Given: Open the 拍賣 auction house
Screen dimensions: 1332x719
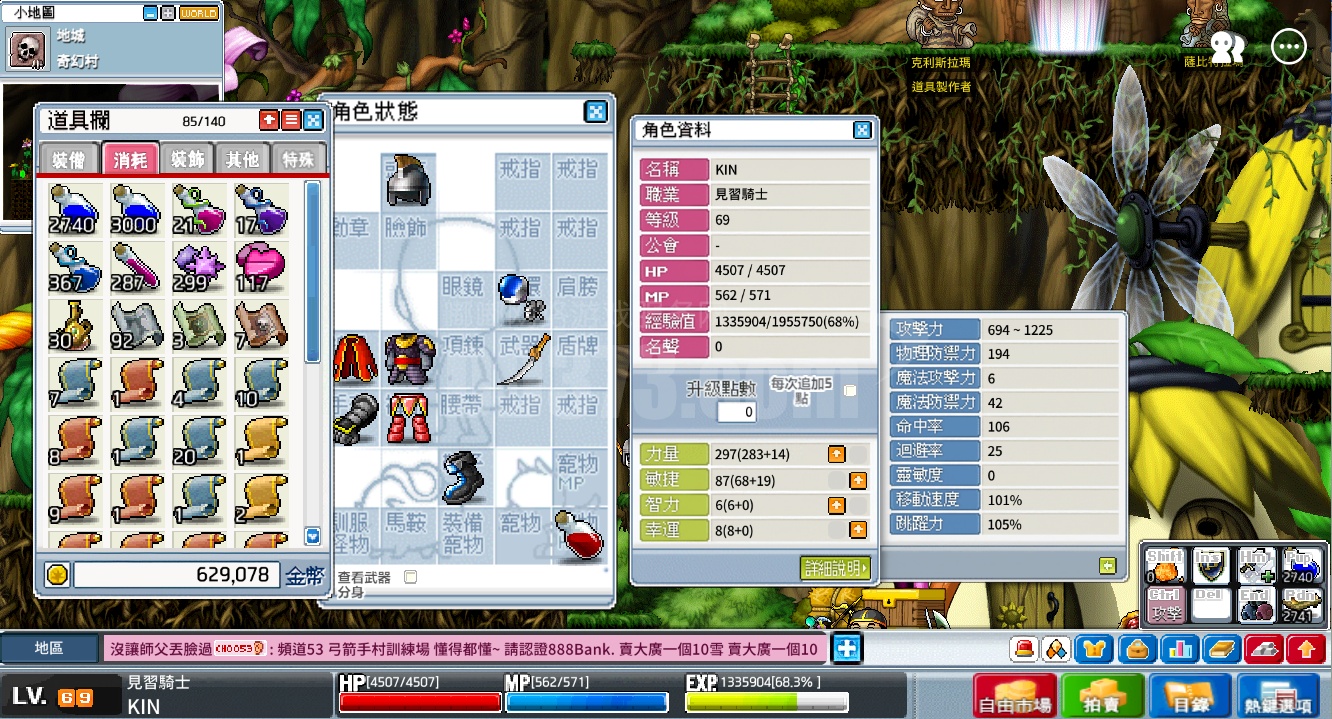Looking at the screenshot, I should (x=1103, y=695).
